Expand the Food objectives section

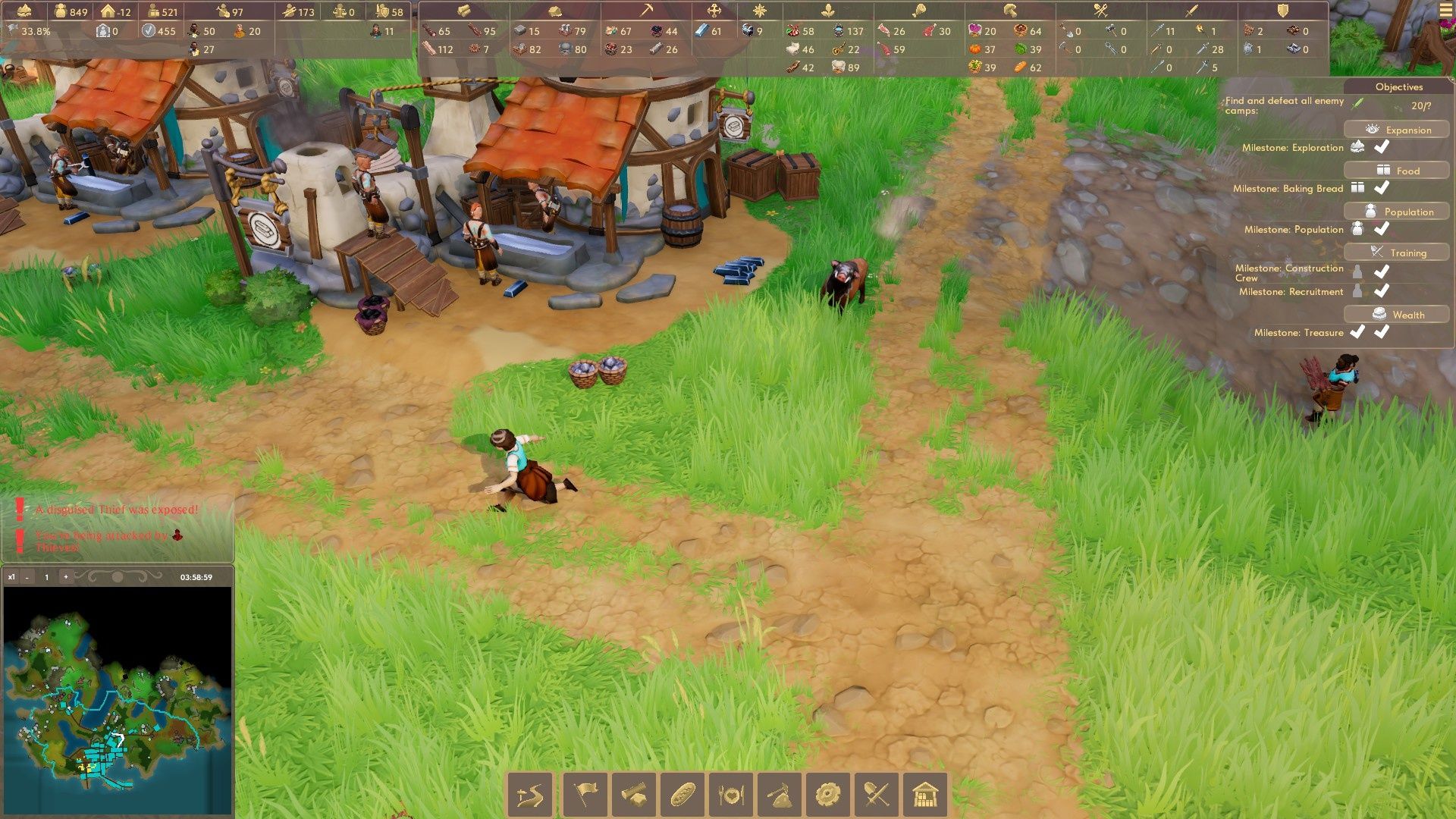click(x=1397, y=171)
